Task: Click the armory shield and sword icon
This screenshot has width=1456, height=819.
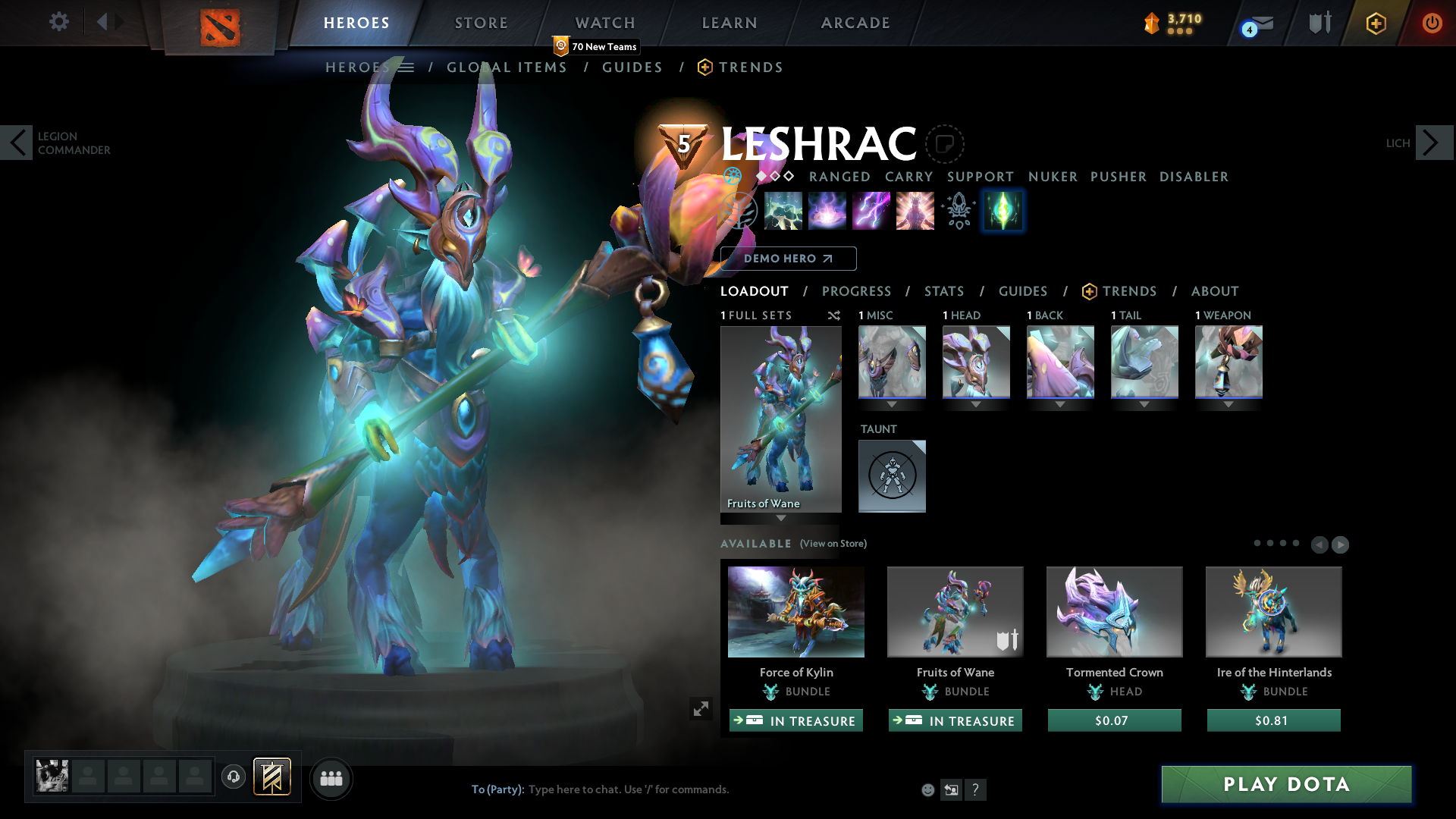Action: click(1319, 23)
